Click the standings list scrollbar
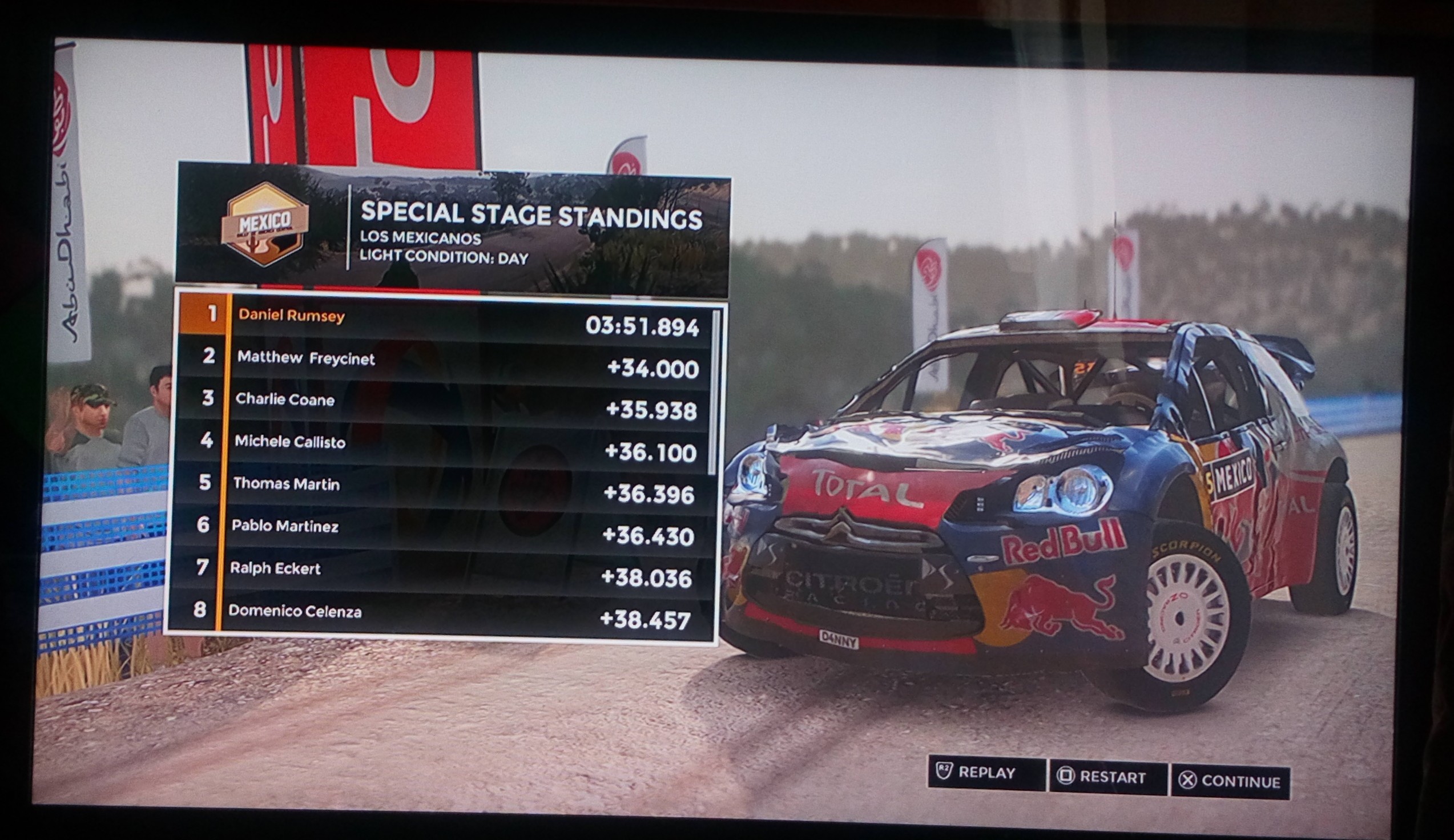The height and width of the screenshot is (840, 1454). (715, 392)
